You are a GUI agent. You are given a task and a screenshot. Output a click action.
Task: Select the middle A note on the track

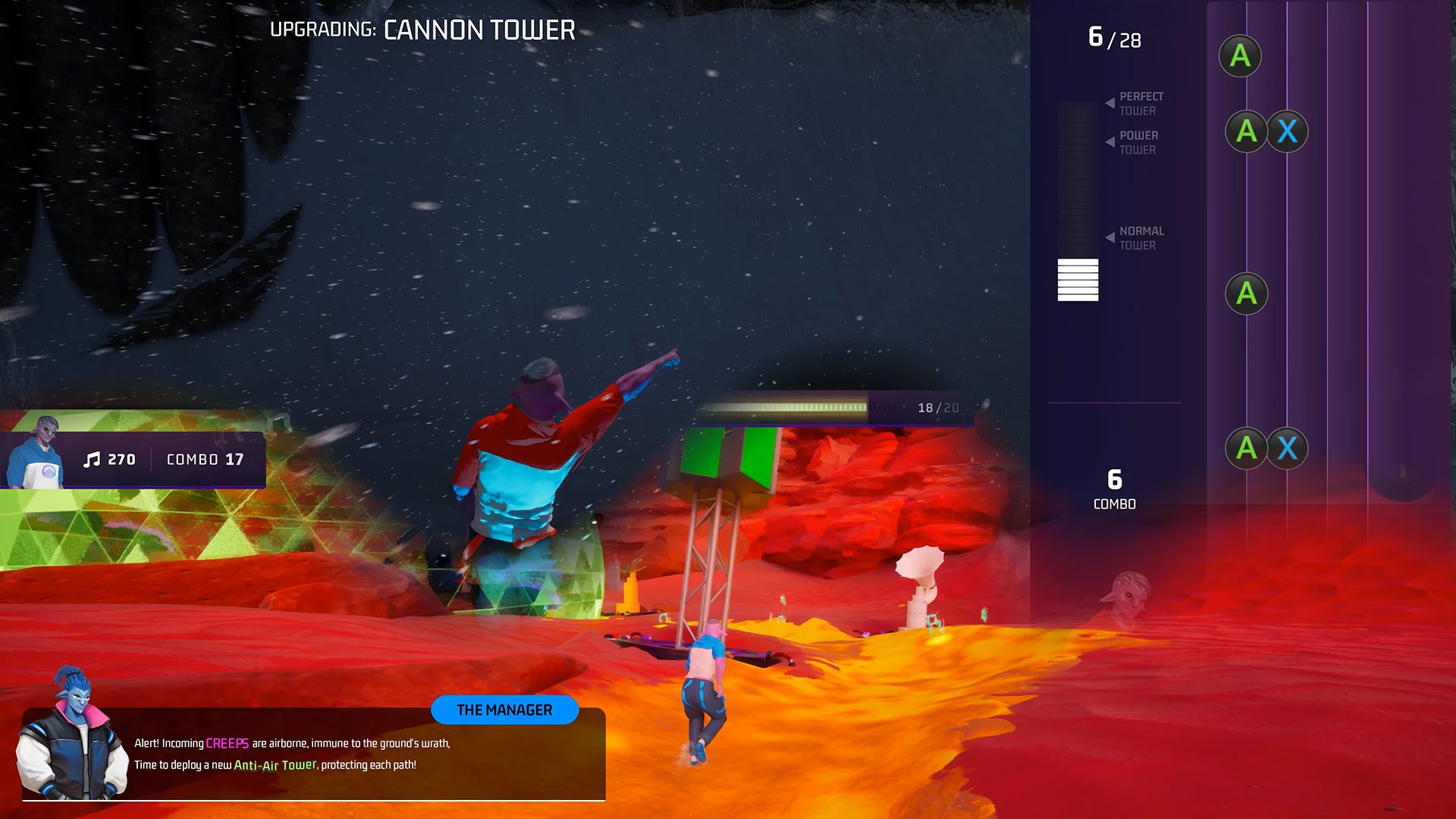[1246, 294]
